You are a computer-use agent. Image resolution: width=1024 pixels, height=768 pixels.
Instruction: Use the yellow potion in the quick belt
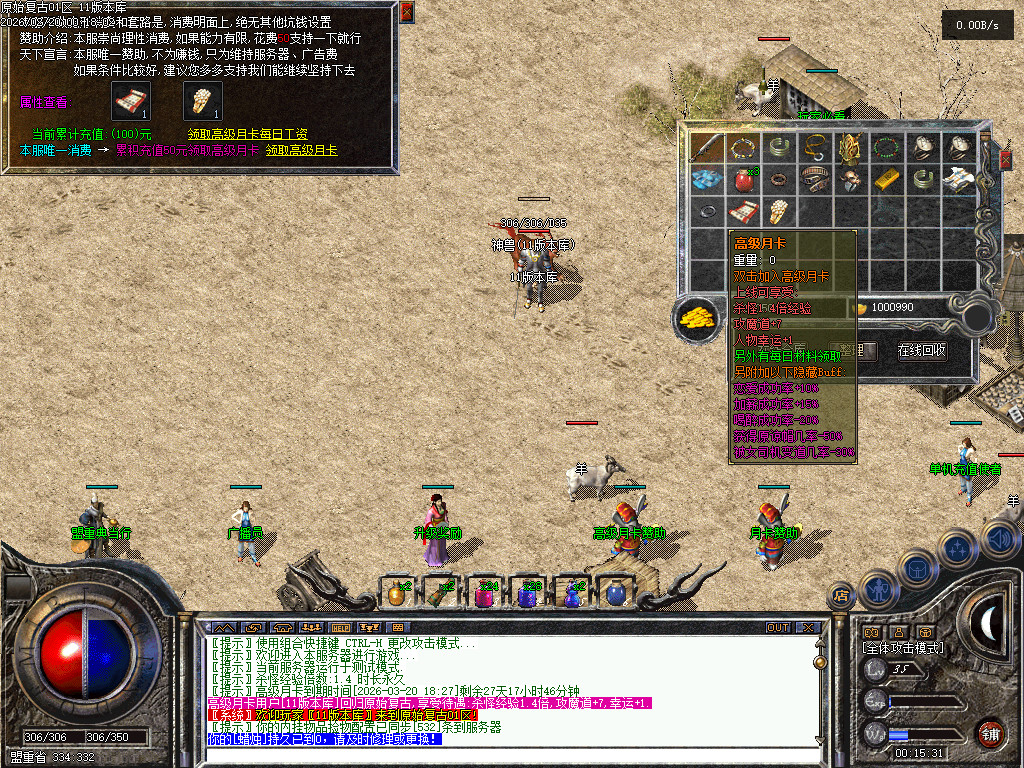(x=397, y=594)
